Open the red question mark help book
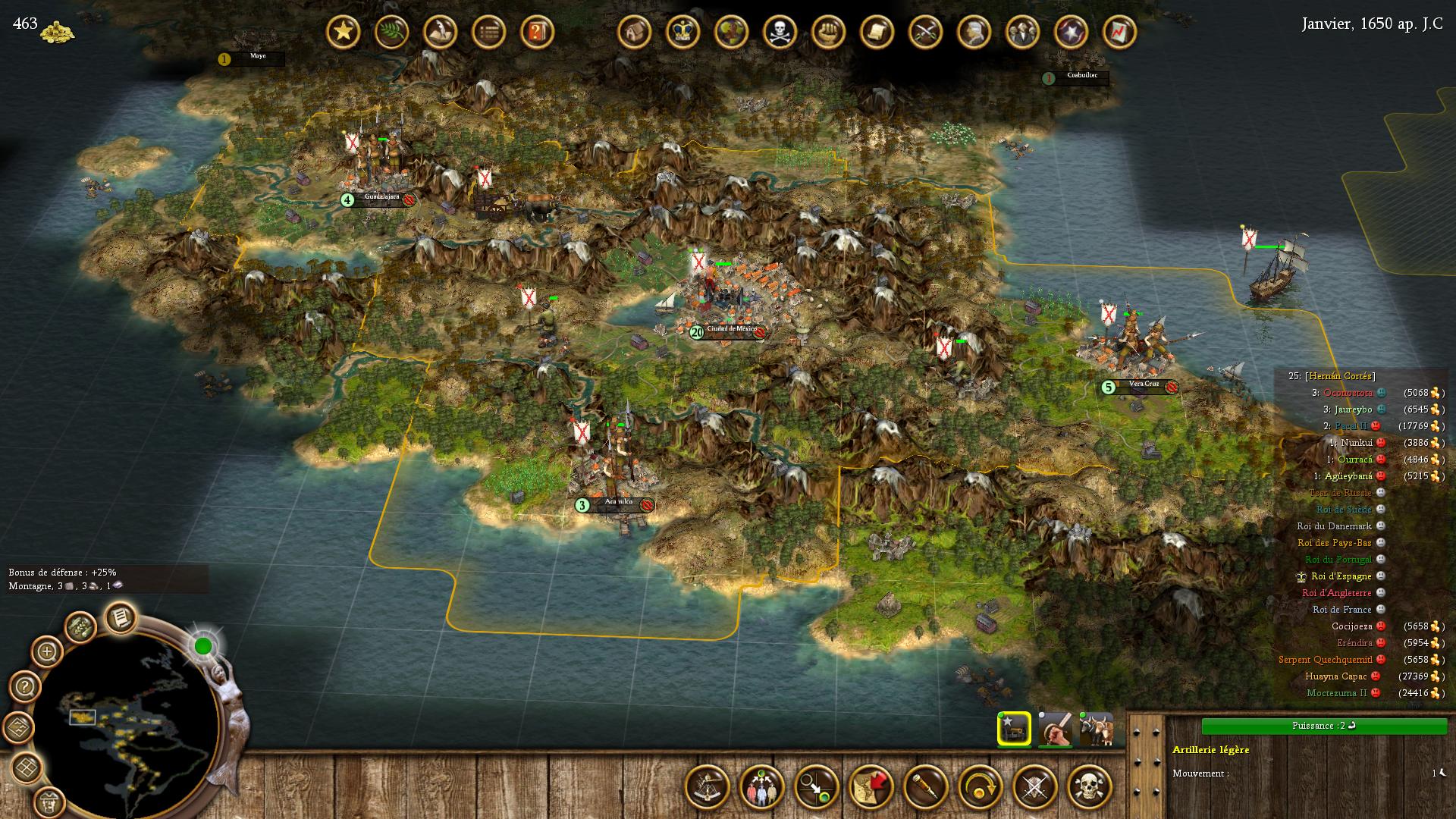This screenshot has width=1456, height=819. pyautogui.click(x=537, y=32)
